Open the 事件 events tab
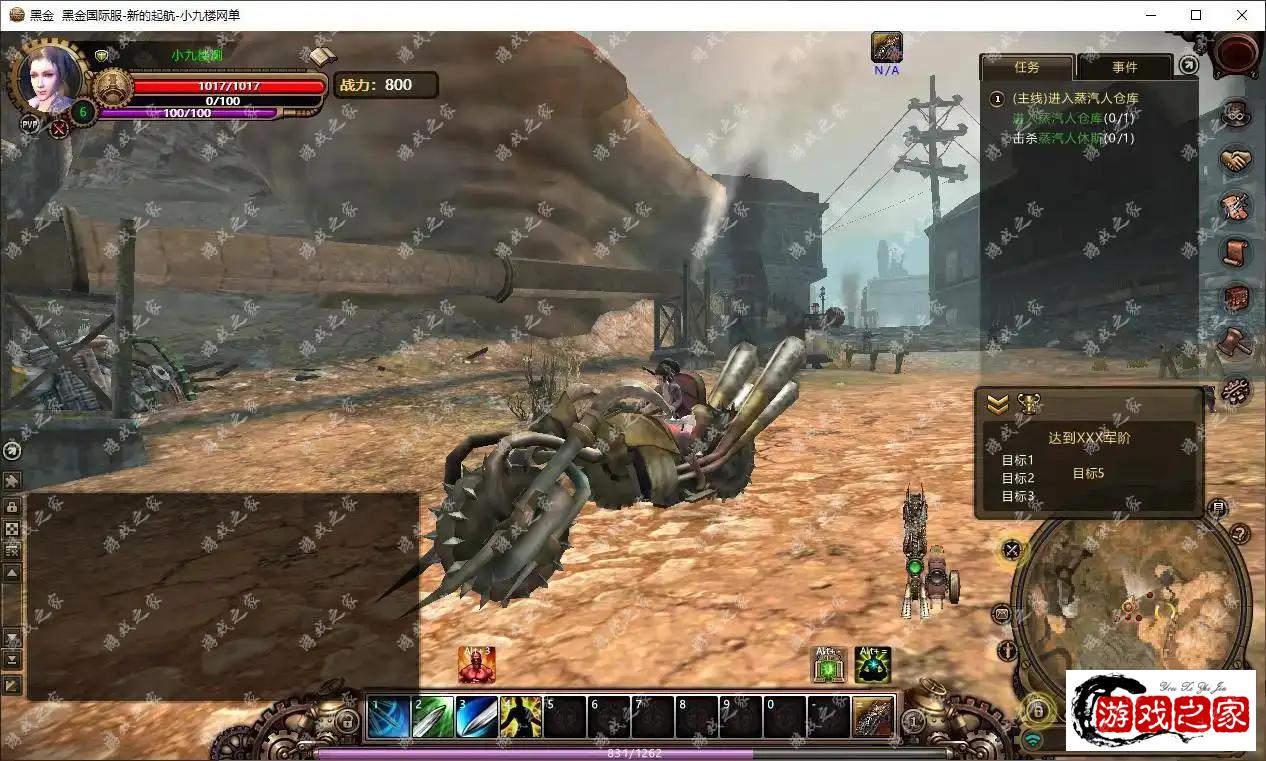This screenshot has width=1266, height=761. click(x=1125, y=67)
